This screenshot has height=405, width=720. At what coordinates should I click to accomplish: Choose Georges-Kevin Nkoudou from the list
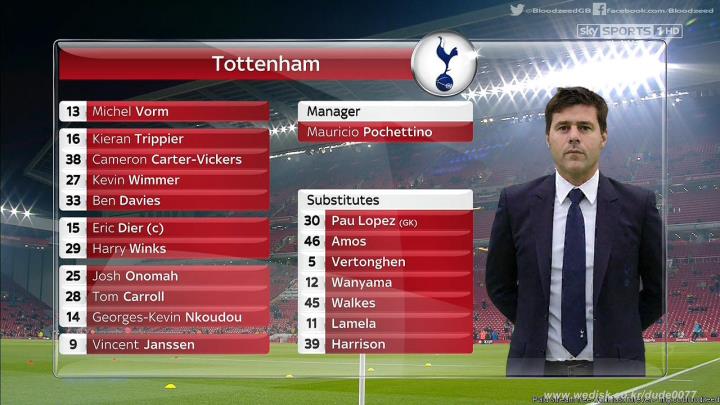tap(165, 317)
